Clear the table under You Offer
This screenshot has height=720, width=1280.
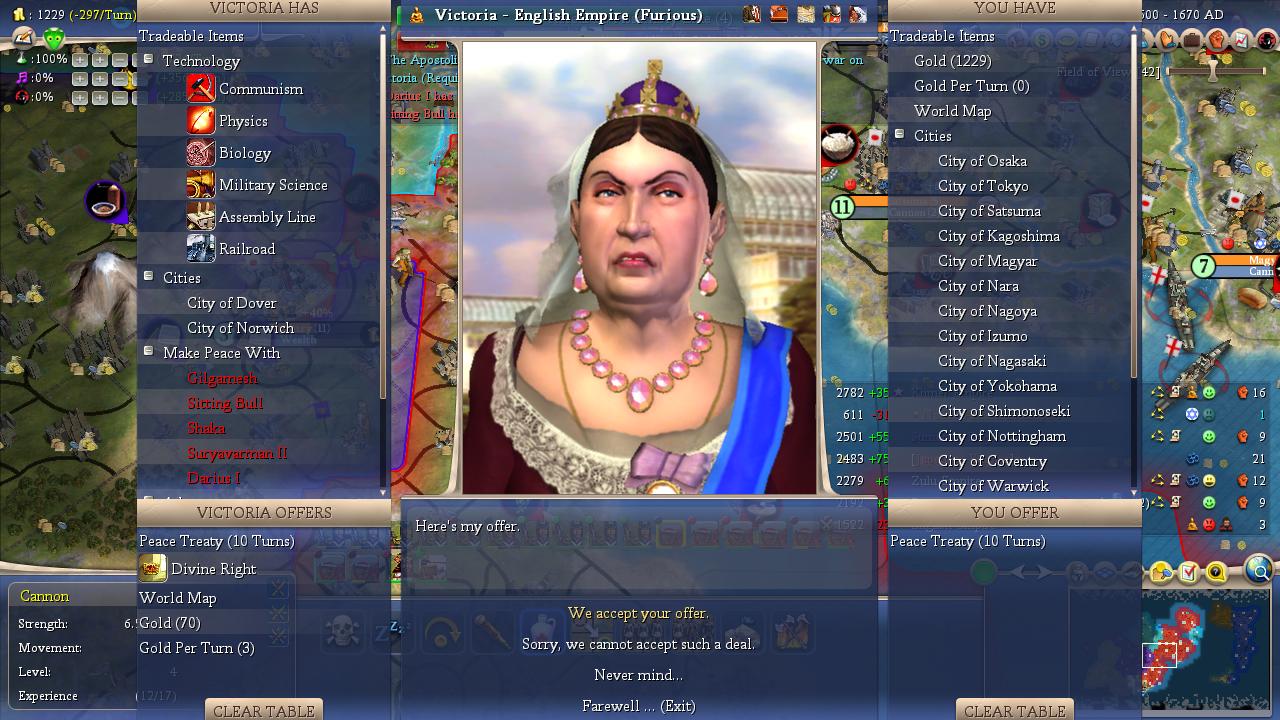[x=1014, y=710]
